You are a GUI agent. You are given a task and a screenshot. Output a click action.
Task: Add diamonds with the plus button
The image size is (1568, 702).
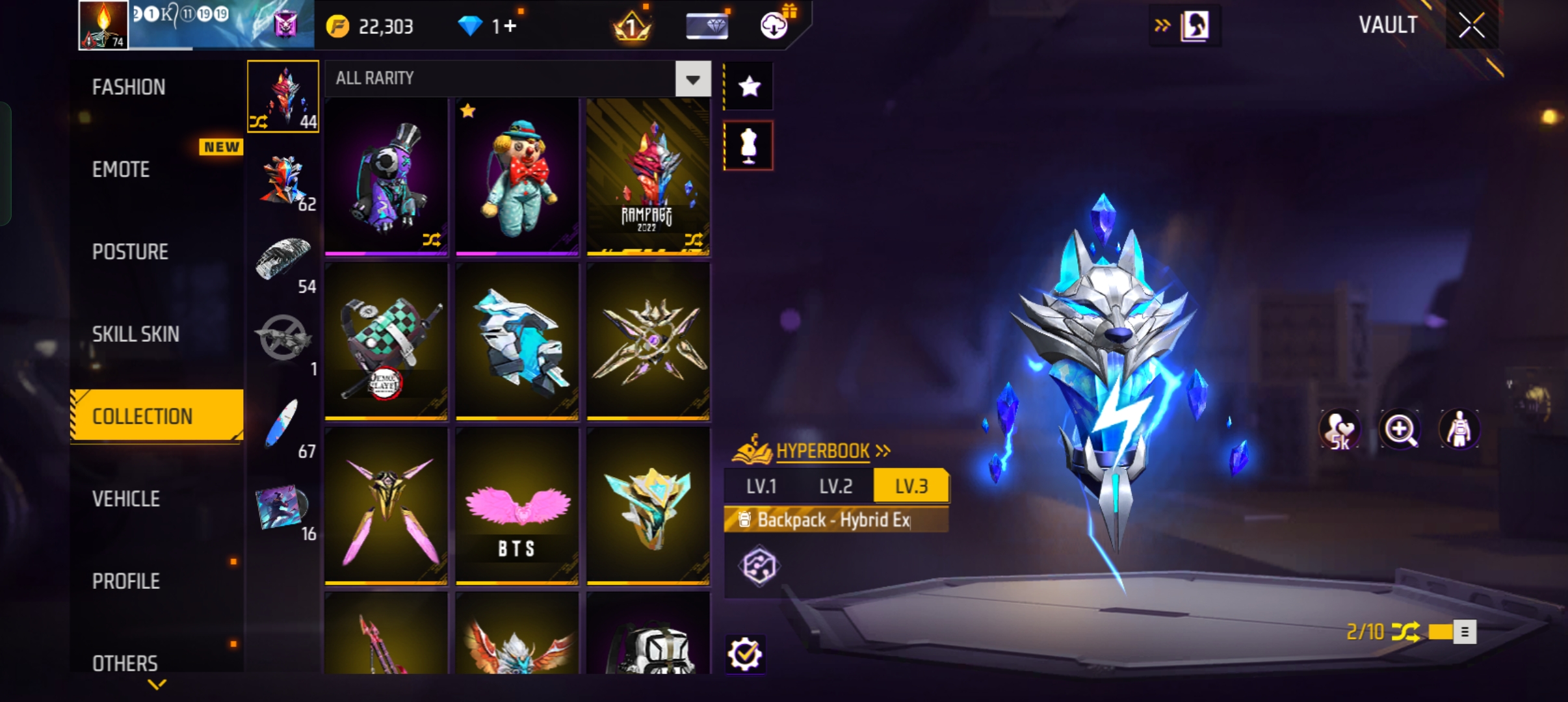(x=510, y=27)
